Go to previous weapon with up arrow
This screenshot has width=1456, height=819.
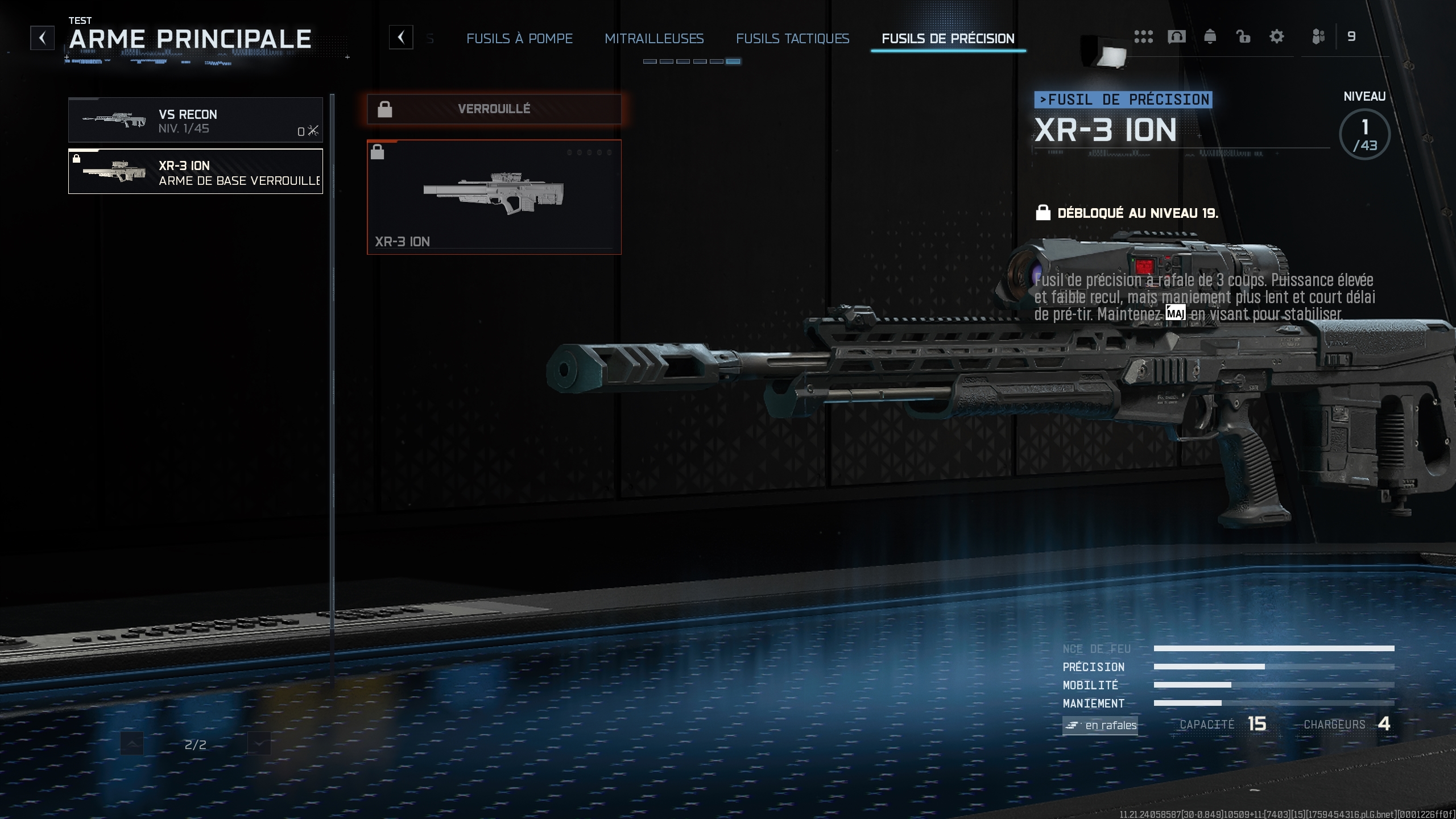(132, 744)
